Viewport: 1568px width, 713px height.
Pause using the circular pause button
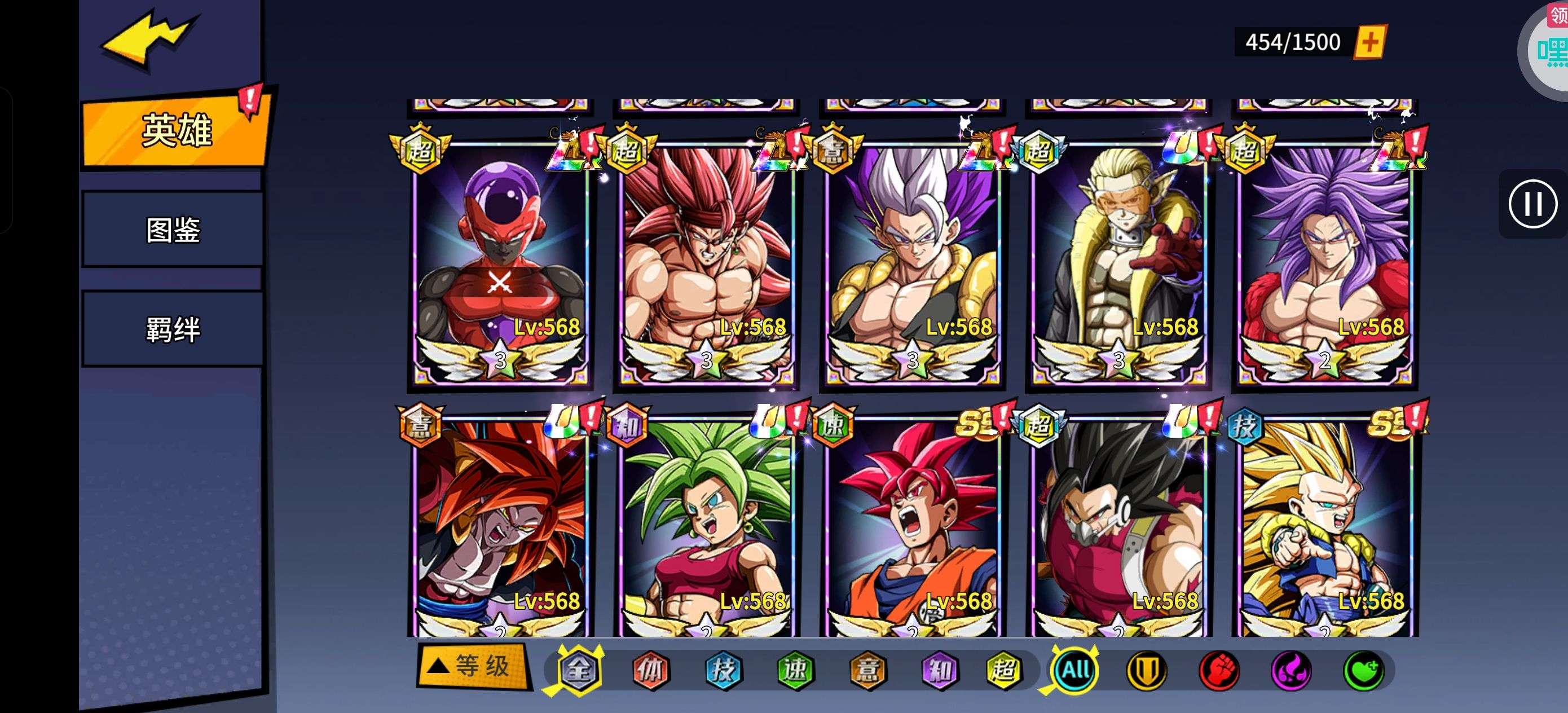click(1532, 204)
